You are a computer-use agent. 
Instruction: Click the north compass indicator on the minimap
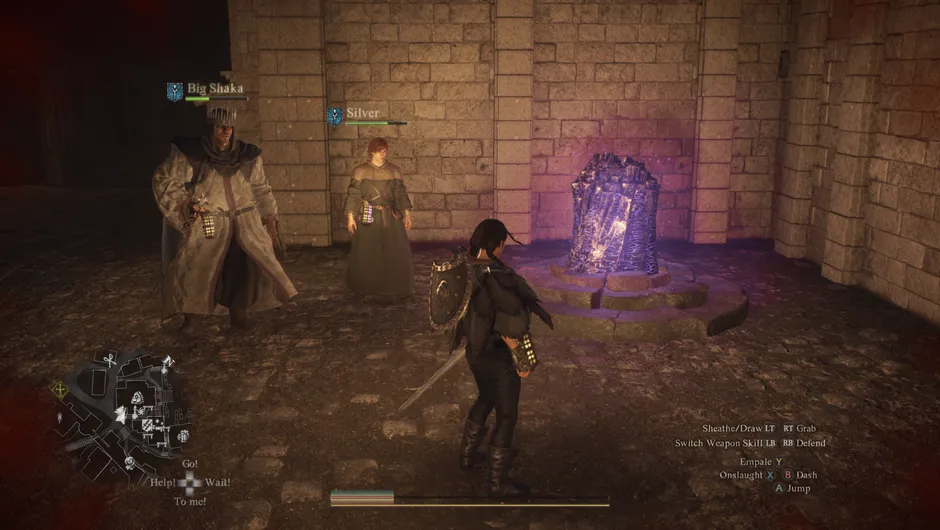[x=168, y=362]
